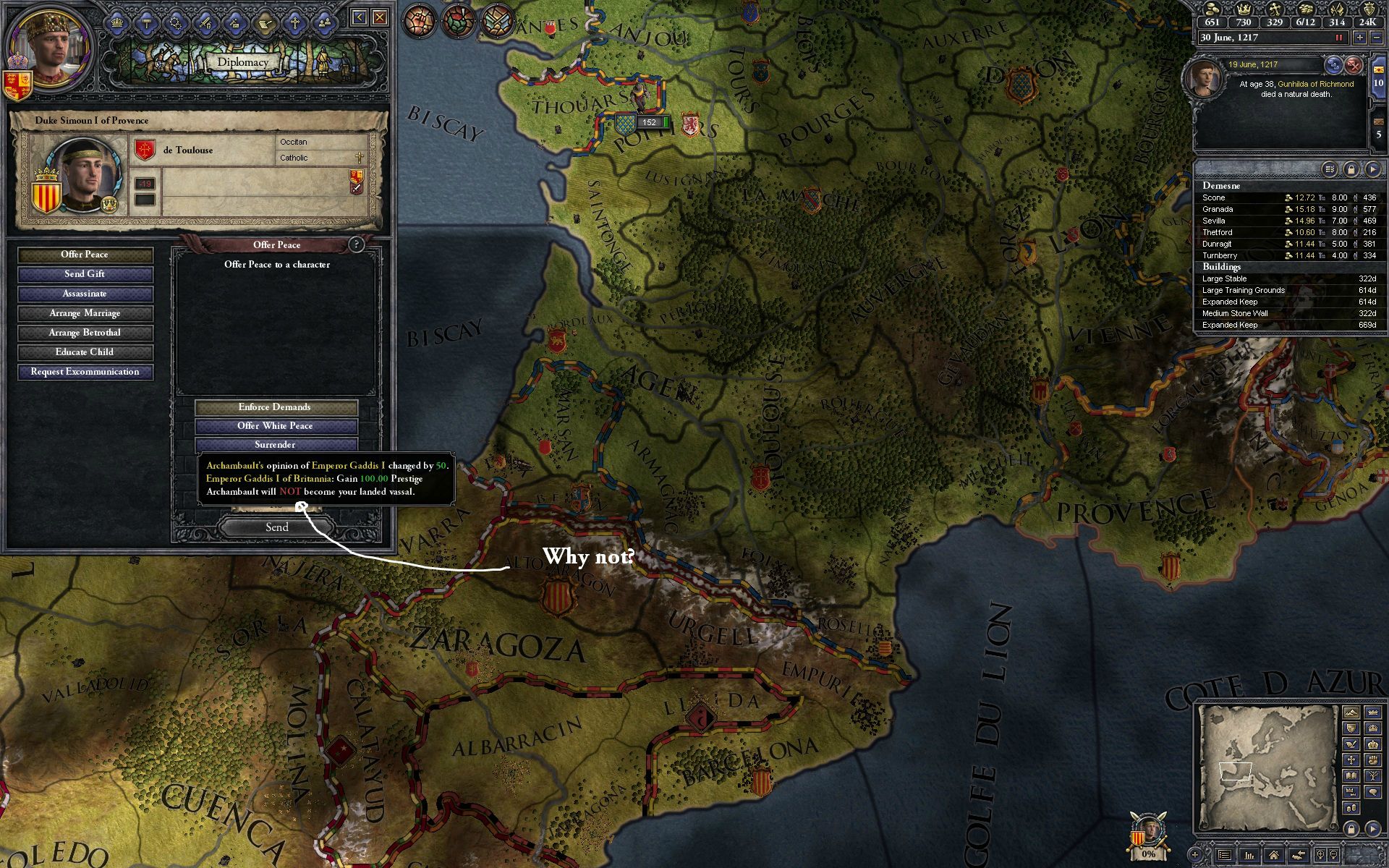Screen dimensions: 1389x868
Task: Click Duke Simoun's portrait
Action: tap(88, 175)
